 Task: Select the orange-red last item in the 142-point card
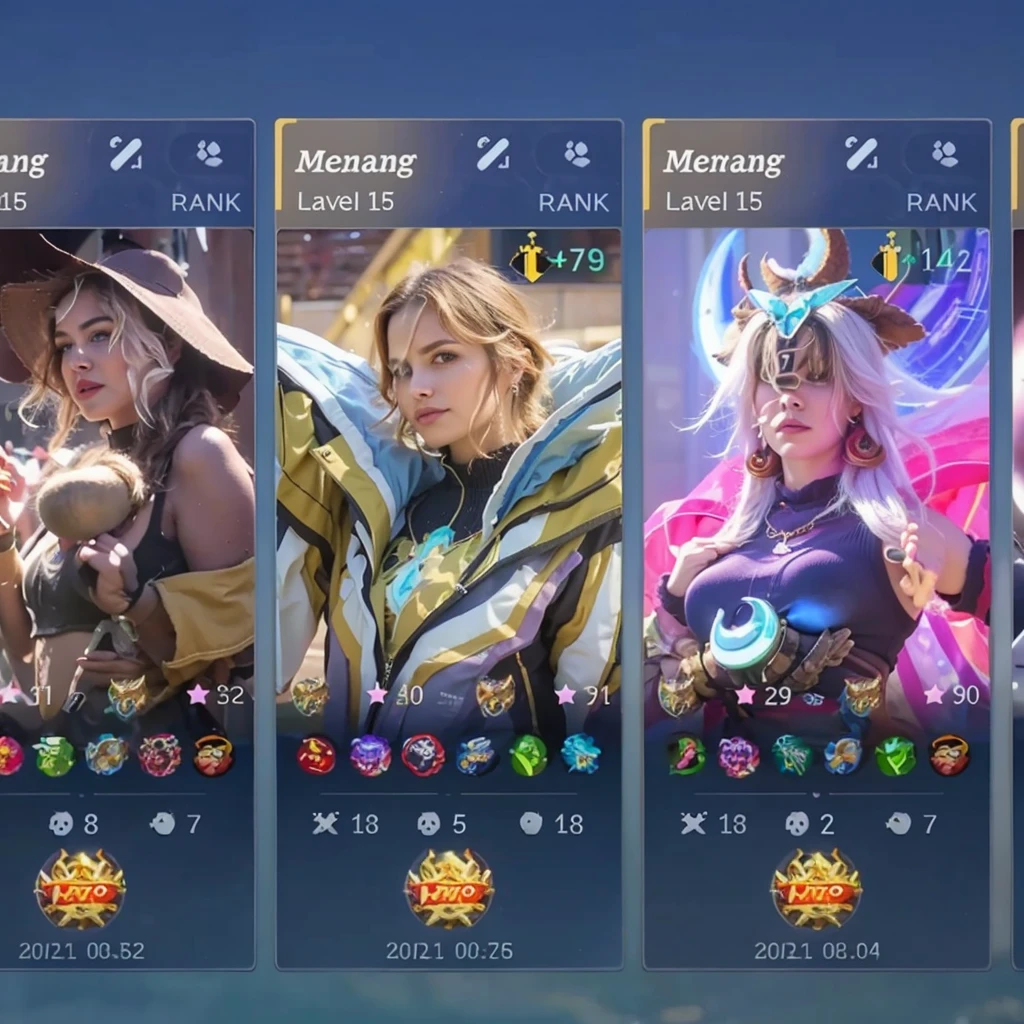(949, 755)
